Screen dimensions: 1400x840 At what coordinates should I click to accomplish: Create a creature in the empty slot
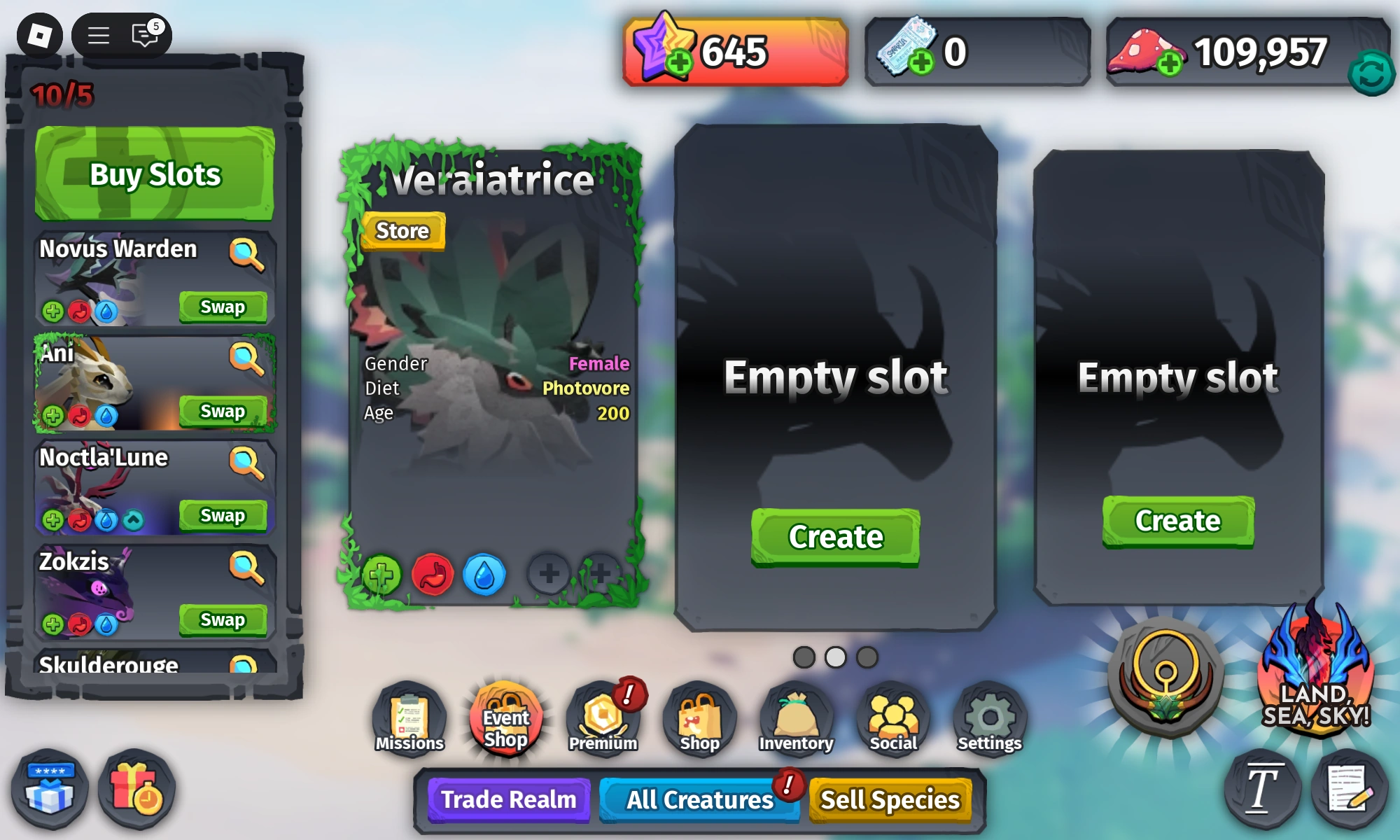[834, 536]
